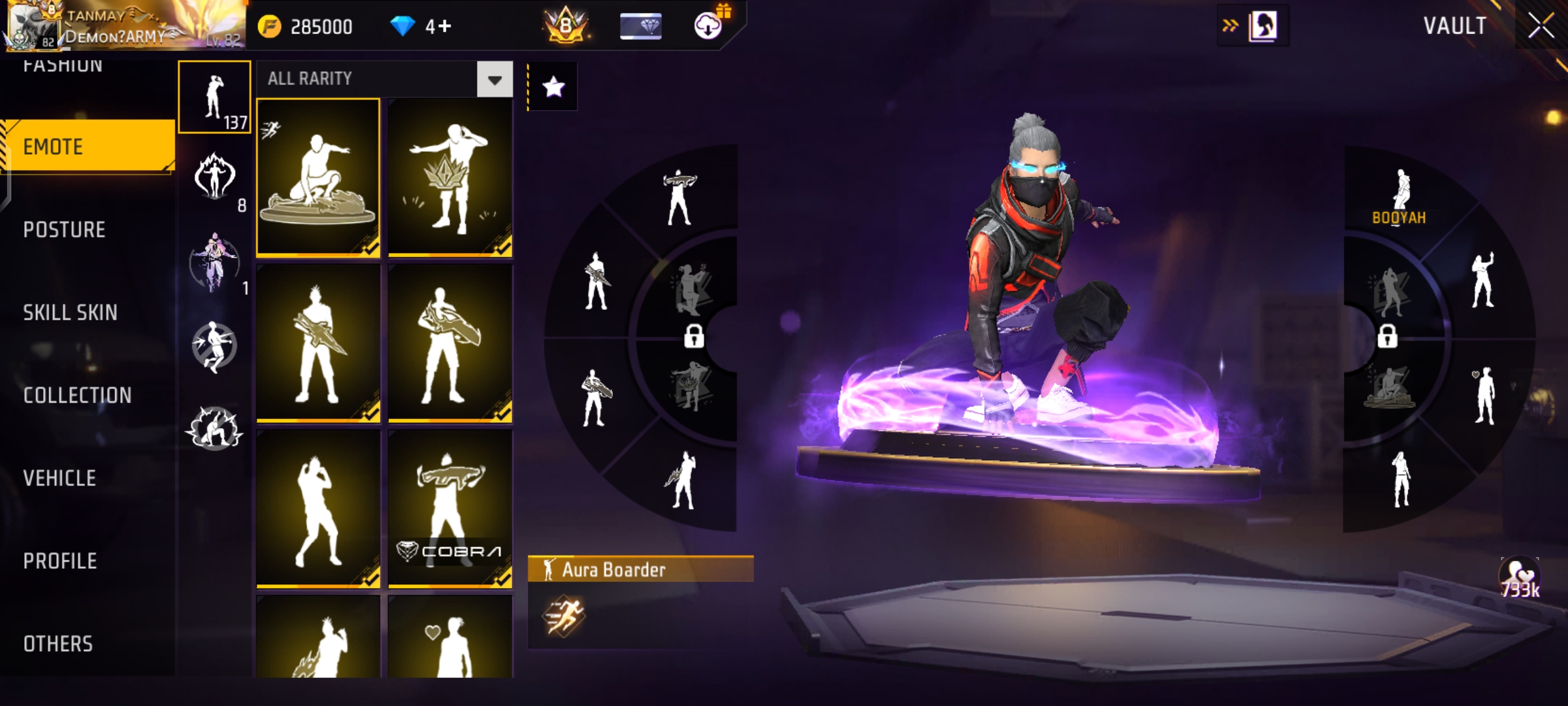Image resolution: width=1568 pixels, height=706 pixels.
Task: Go to the Vehicle section
Action: [x=59, y=479]
